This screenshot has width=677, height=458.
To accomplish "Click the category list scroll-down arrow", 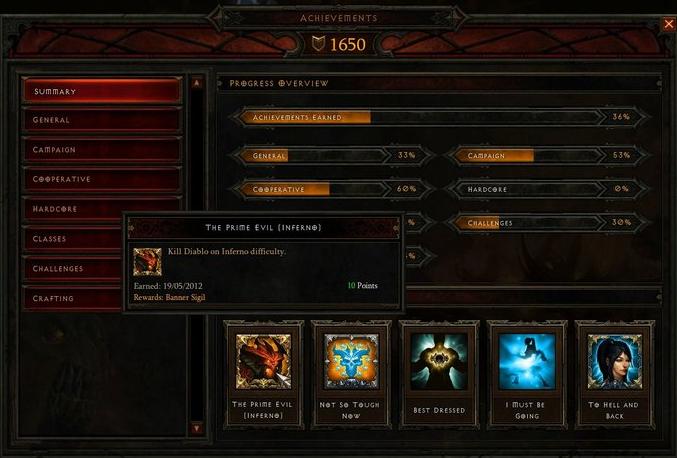I will click(x=197, y=428).
